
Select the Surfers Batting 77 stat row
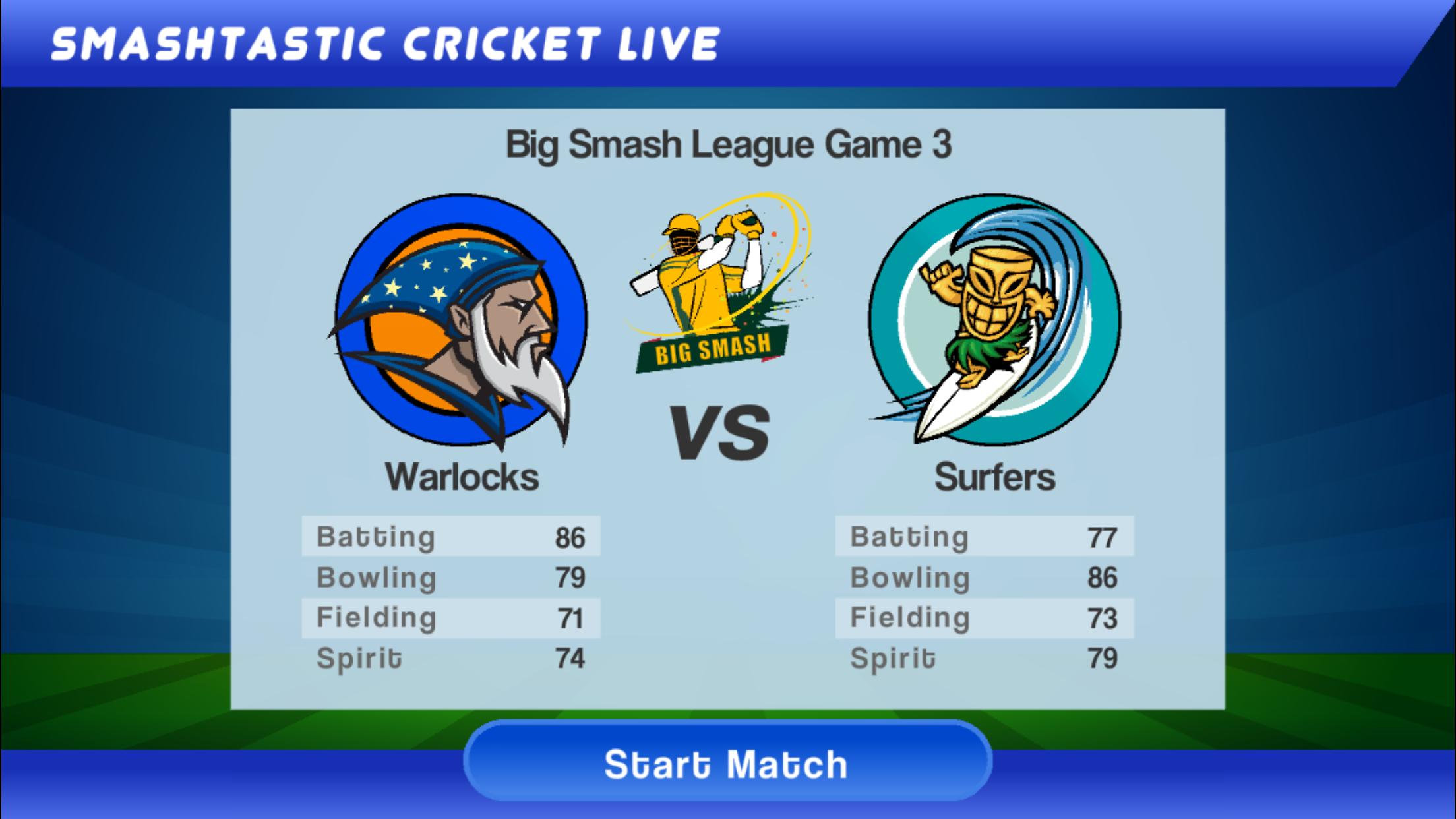tap(983, 537)
